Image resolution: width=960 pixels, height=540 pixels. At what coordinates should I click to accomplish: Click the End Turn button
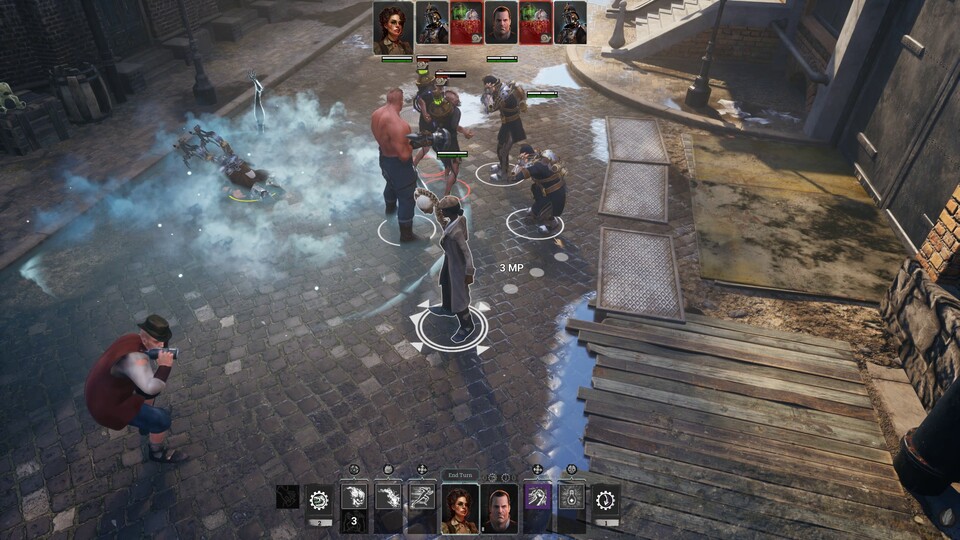tap(461, 476)
